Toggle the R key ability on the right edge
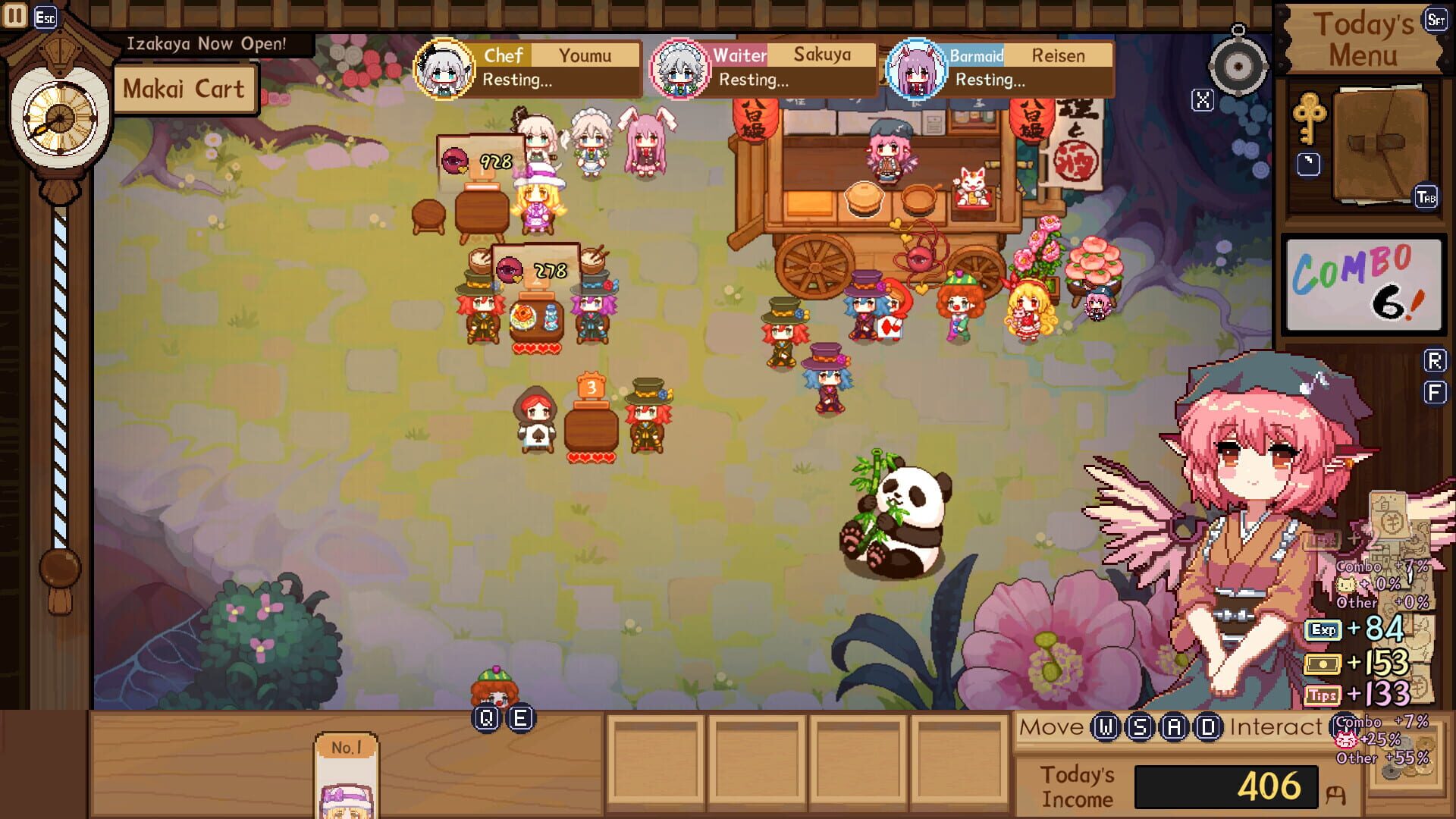1456x819 pixels. [1434, 358]
